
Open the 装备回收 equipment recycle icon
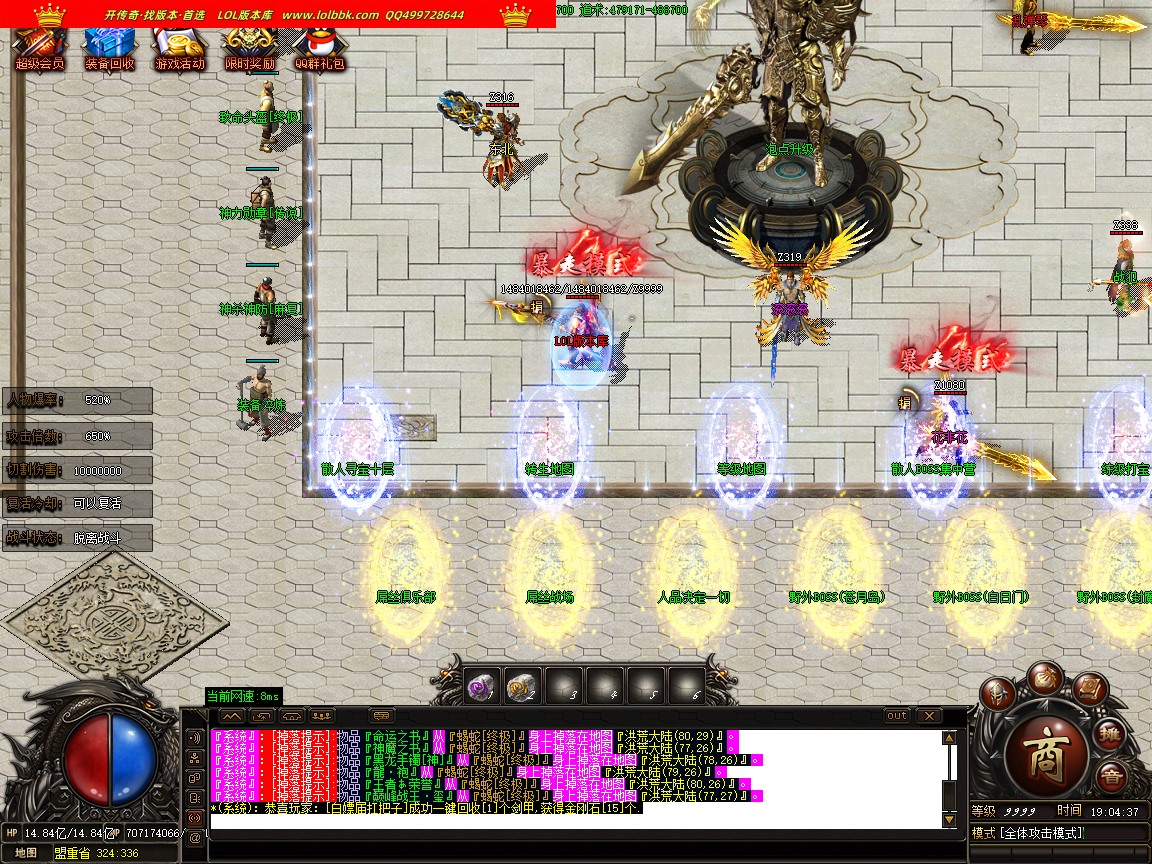109,45
